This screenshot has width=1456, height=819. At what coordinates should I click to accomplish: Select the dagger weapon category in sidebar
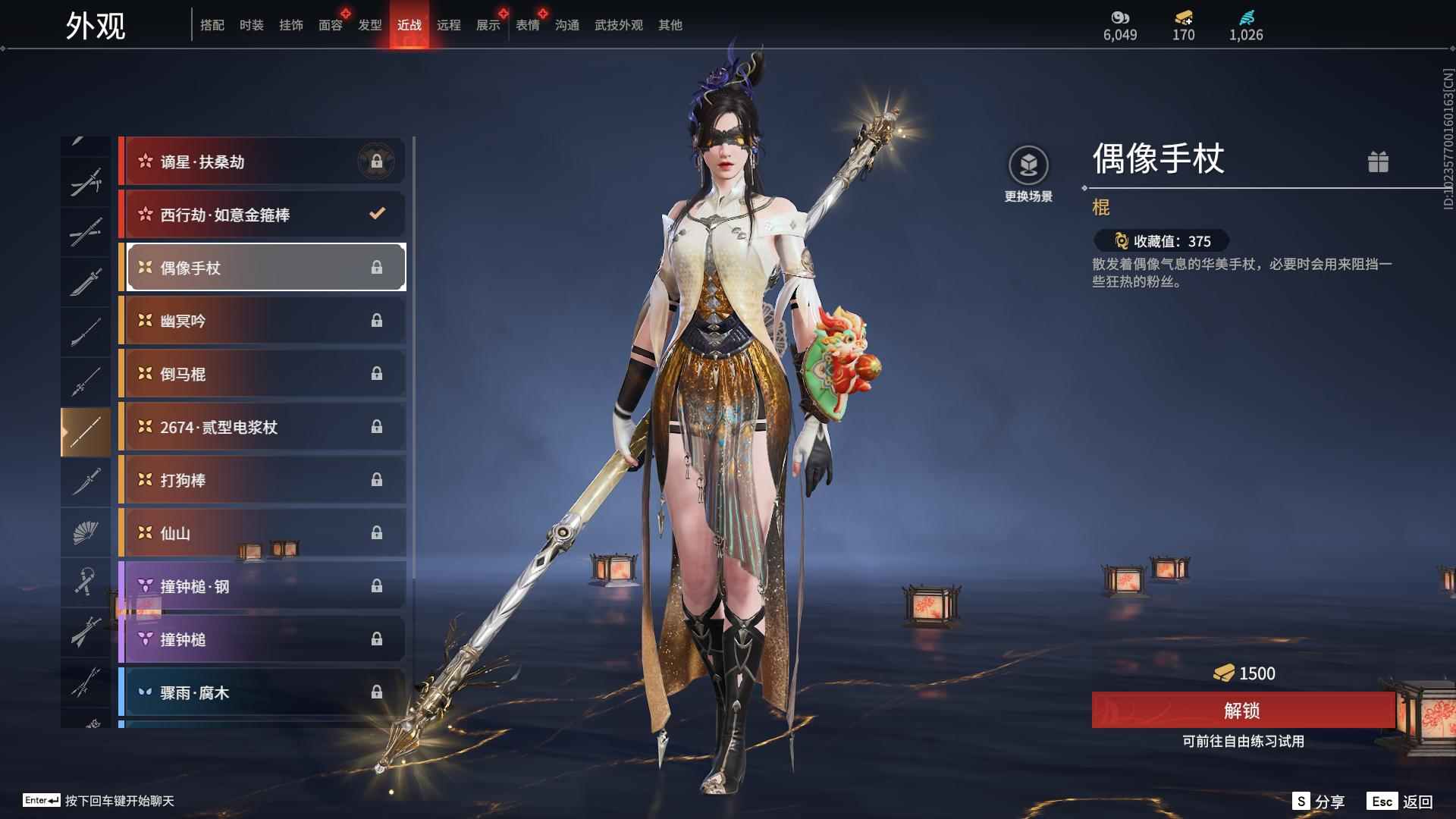click(x=86, y=480)
